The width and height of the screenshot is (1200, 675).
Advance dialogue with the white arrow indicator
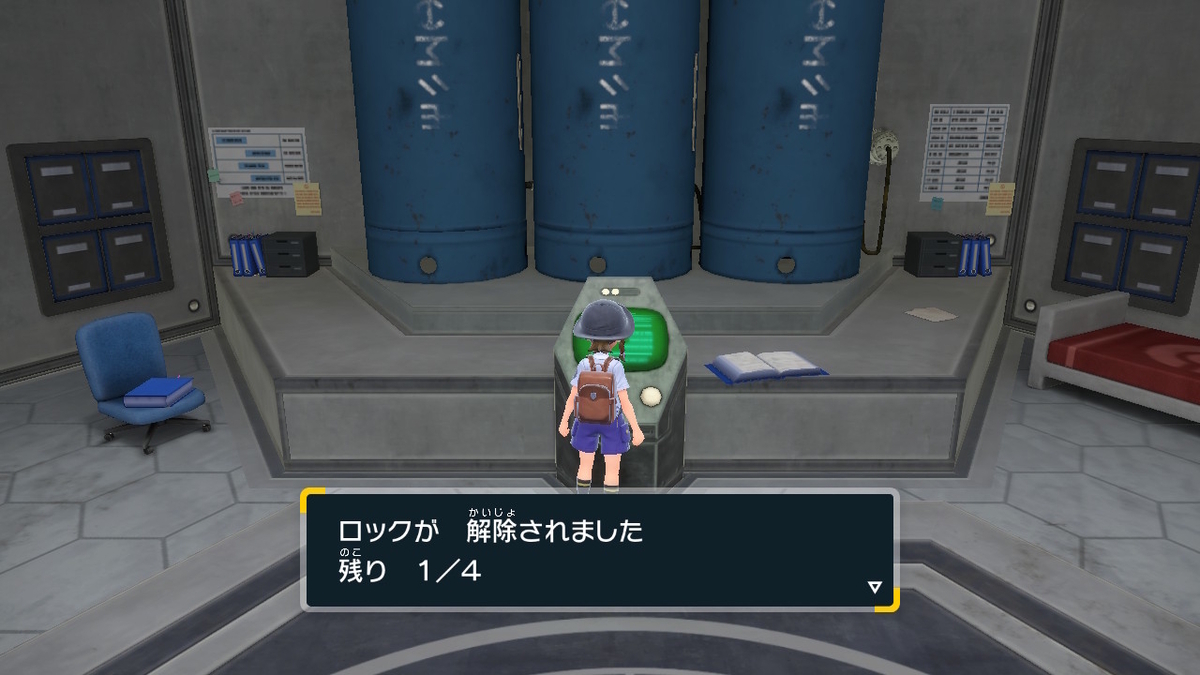pos(875,587)
